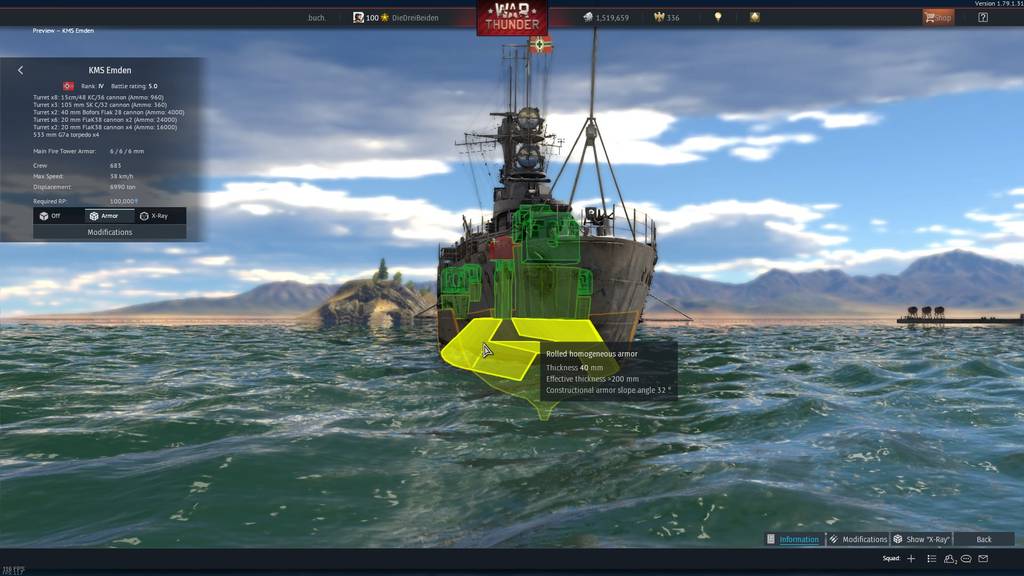Go Back from the preview
The height and width of the screenshot is (576, 1024).
click(x=984, y=539)
